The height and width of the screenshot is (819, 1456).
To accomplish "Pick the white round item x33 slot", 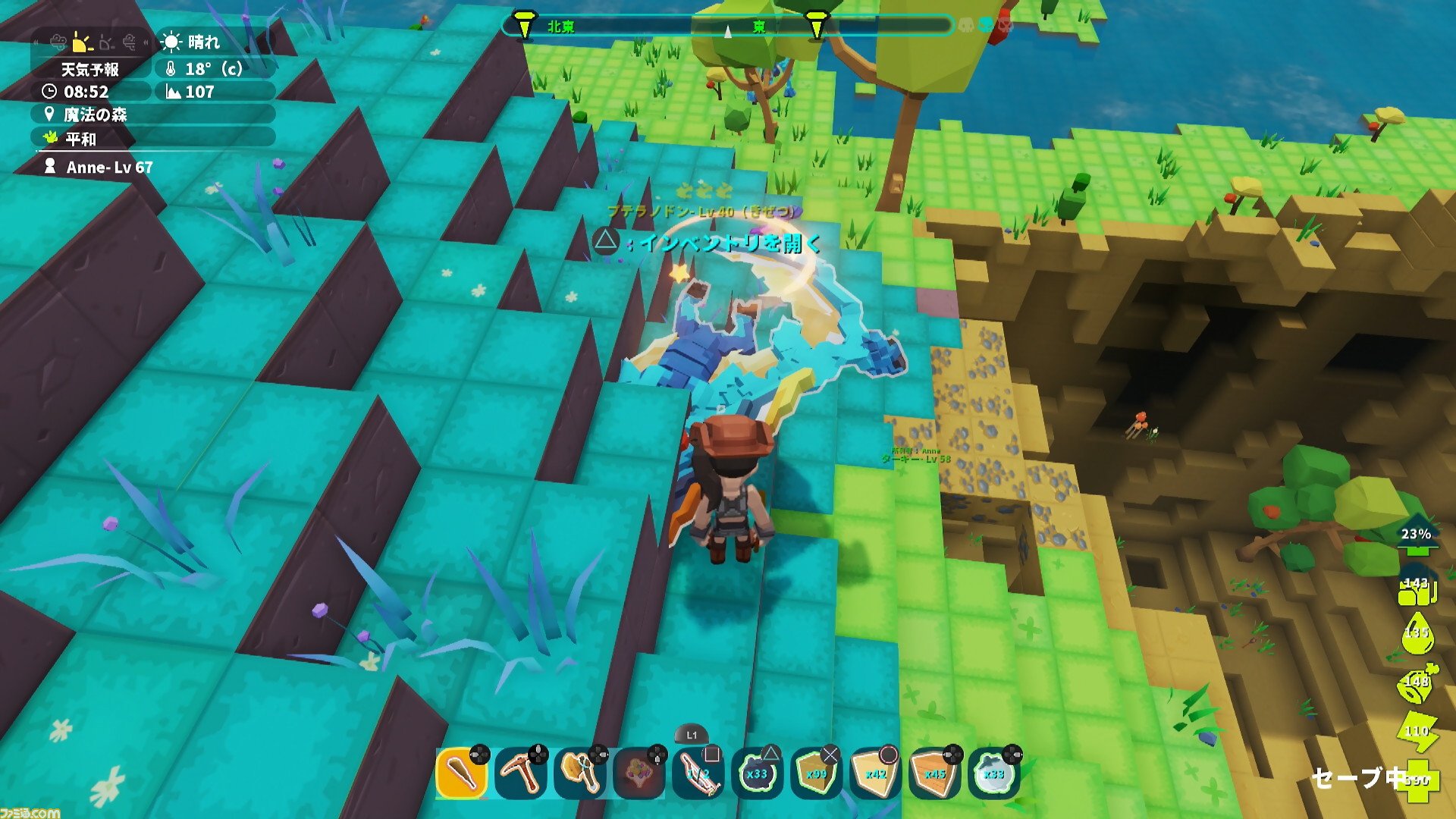I will [993, 773].
